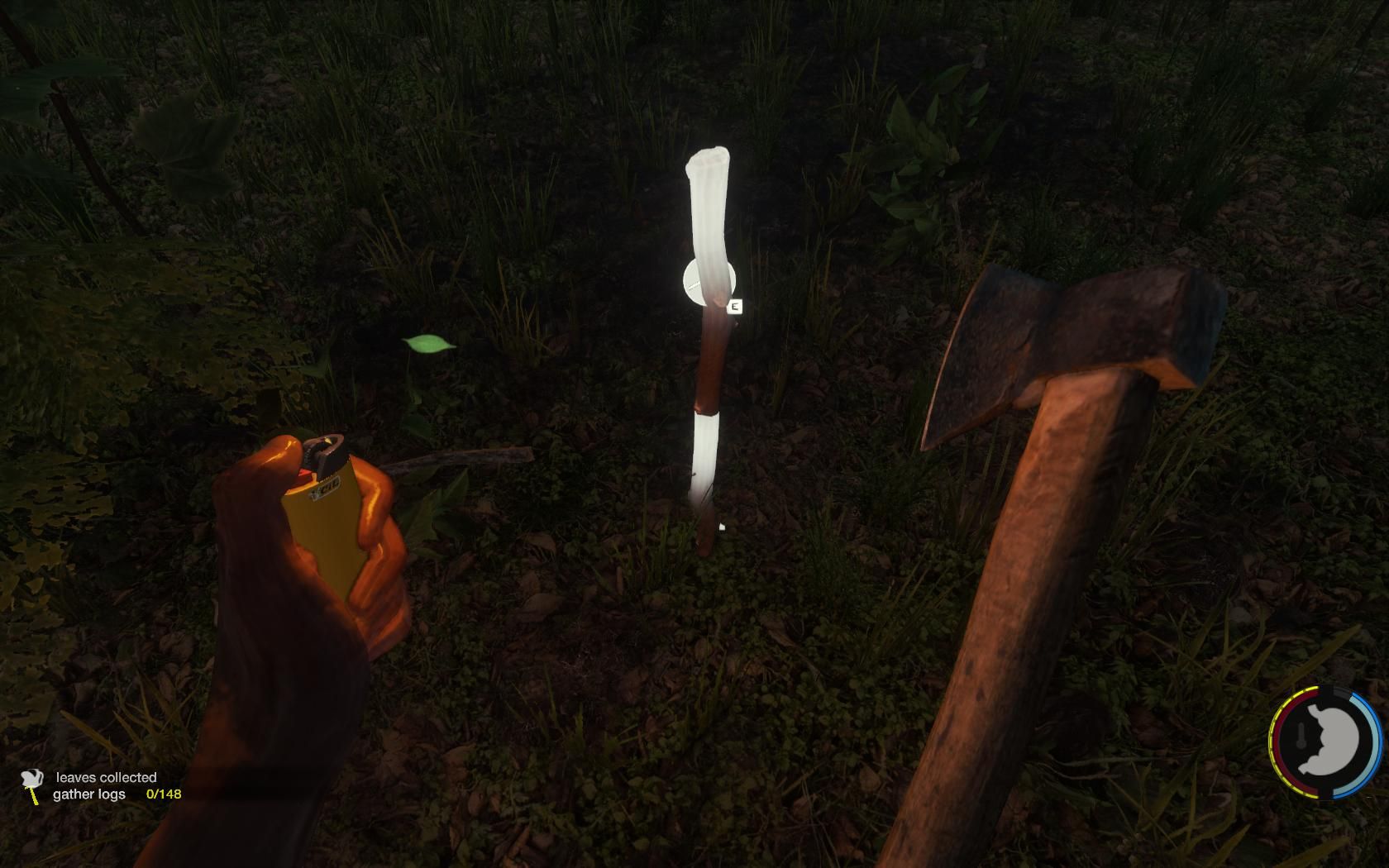Click the leaves collected notification

pyautogui.click(x=106, y=777)
